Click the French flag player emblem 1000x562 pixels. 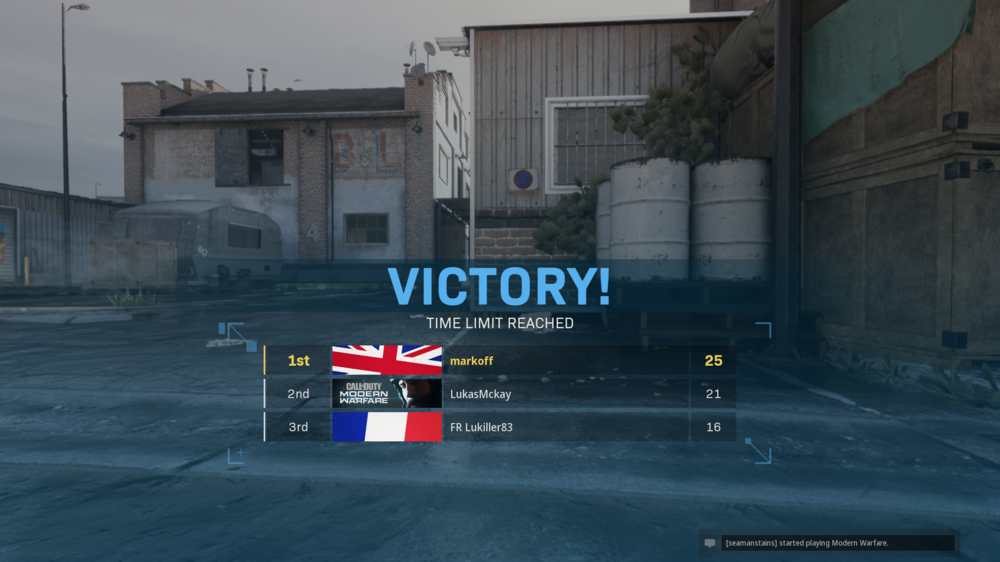(x=386, y=427)
